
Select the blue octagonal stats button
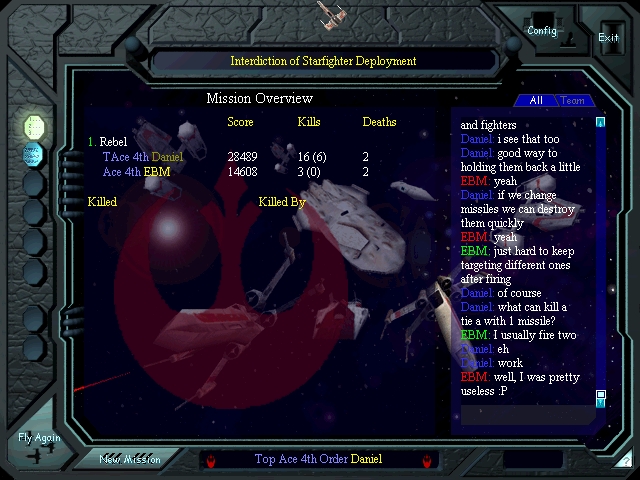tap(34, 155)
